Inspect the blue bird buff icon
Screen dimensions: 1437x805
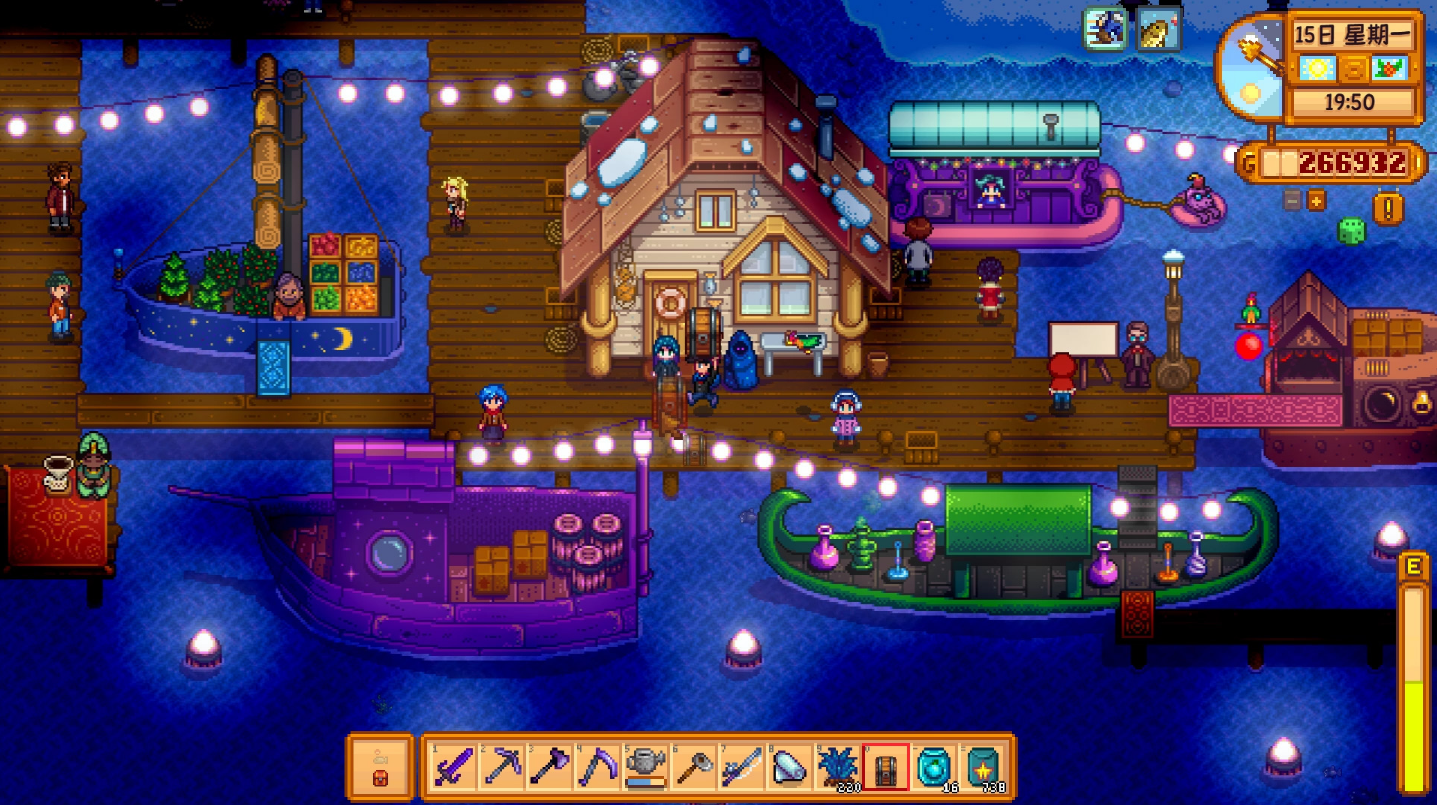(x=1106, y=29)
